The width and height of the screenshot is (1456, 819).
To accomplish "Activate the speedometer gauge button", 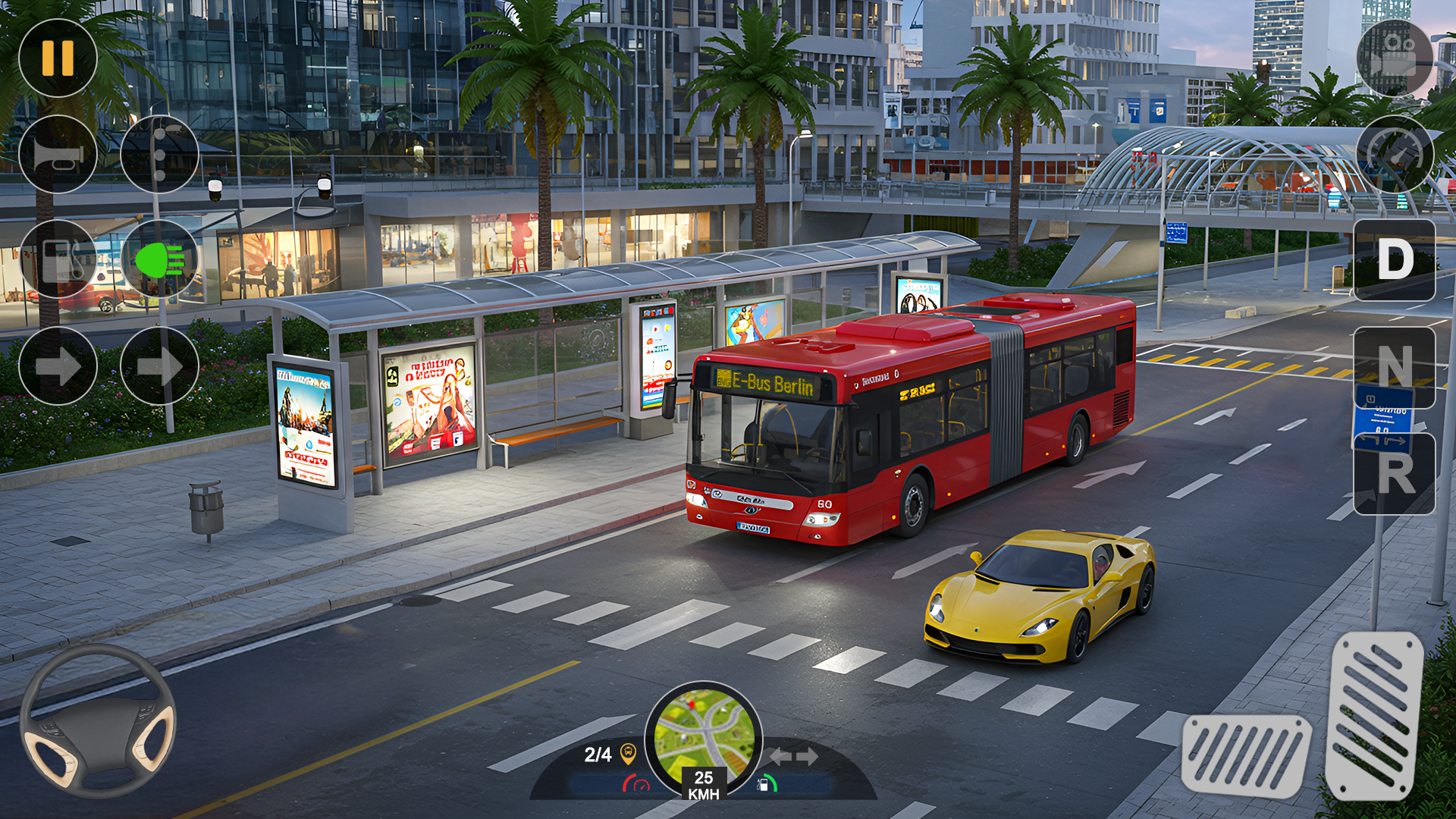I will pos(1395,155).
